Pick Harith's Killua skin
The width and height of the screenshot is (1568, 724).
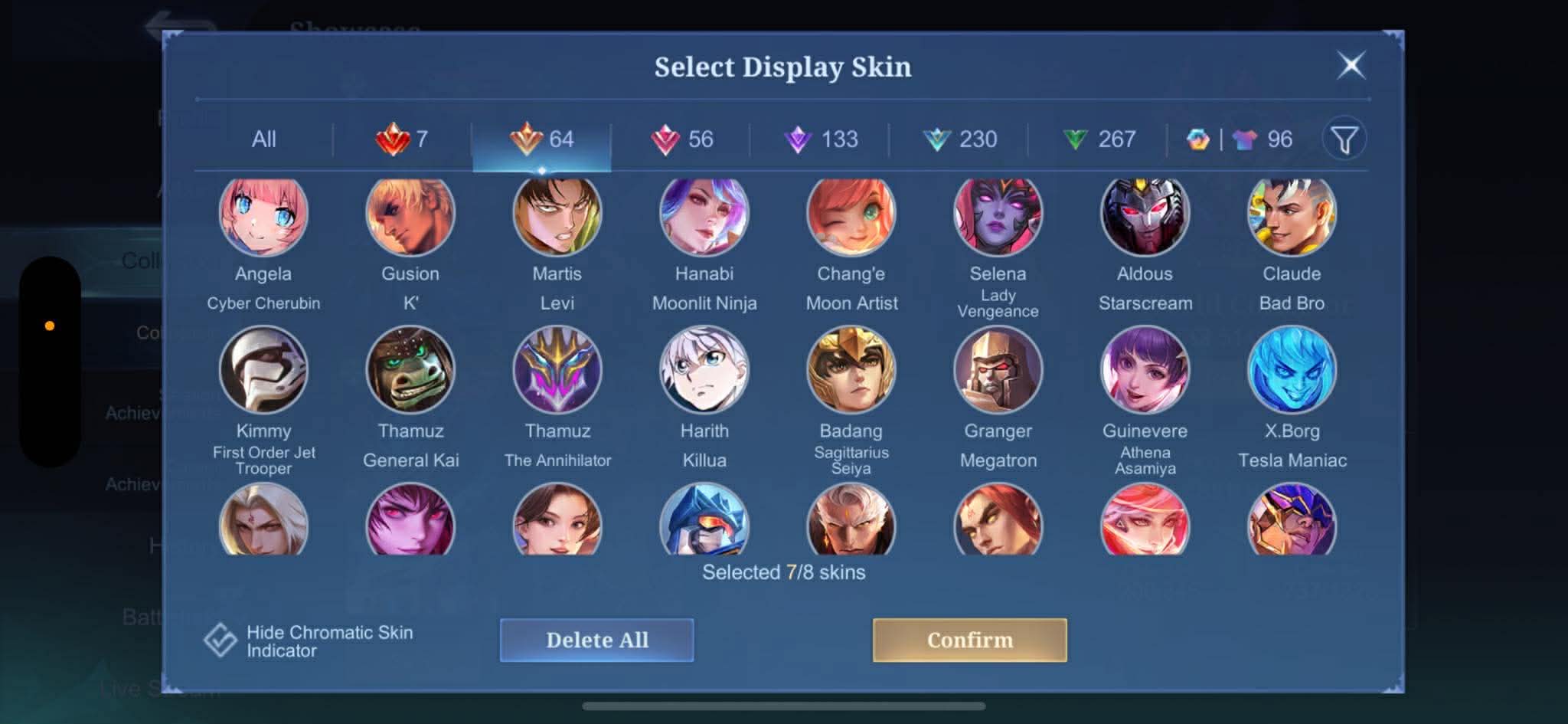click(704, 370)
